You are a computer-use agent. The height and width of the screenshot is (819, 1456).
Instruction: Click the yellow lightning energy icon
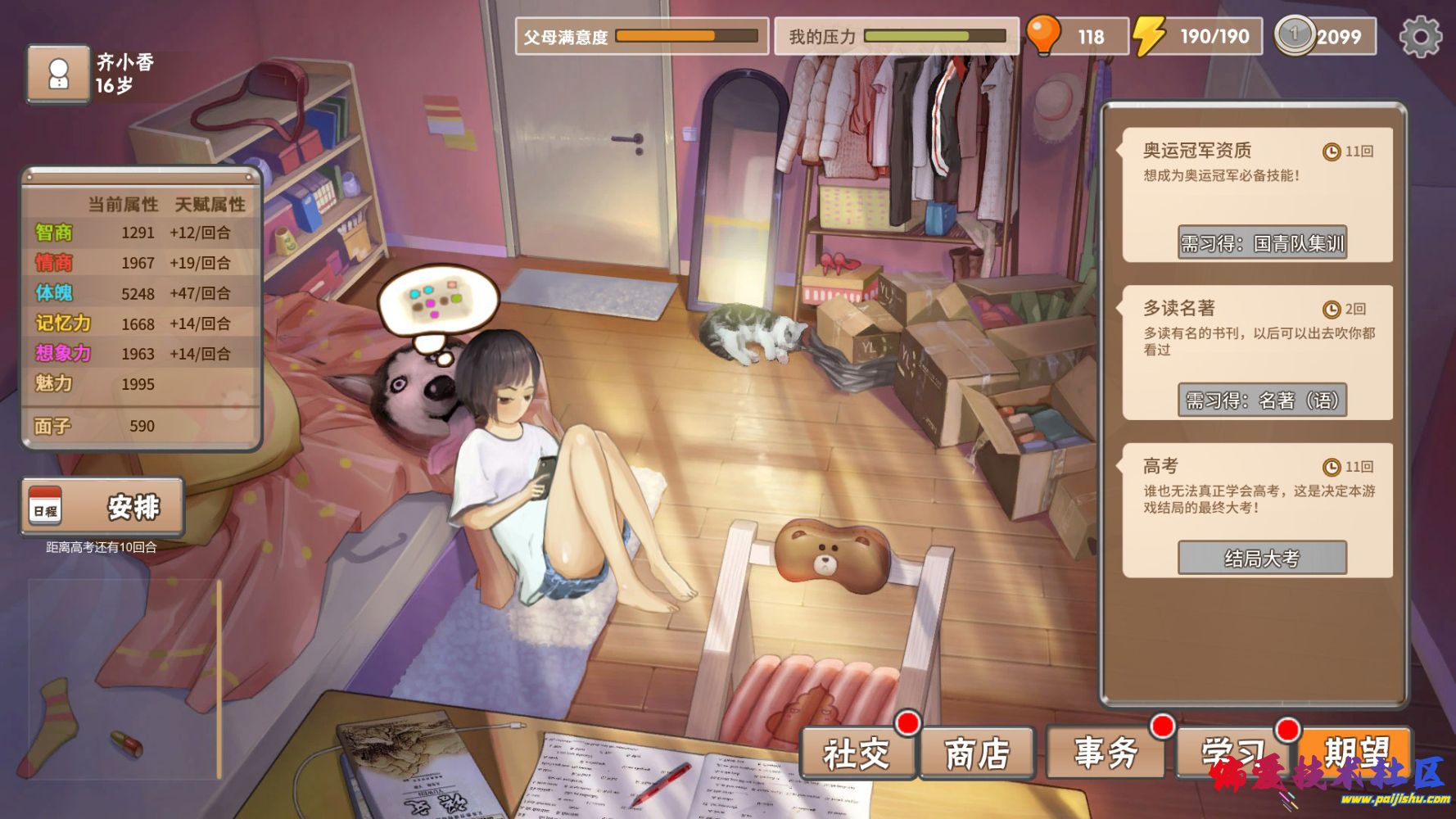(x=1149, y=36)
